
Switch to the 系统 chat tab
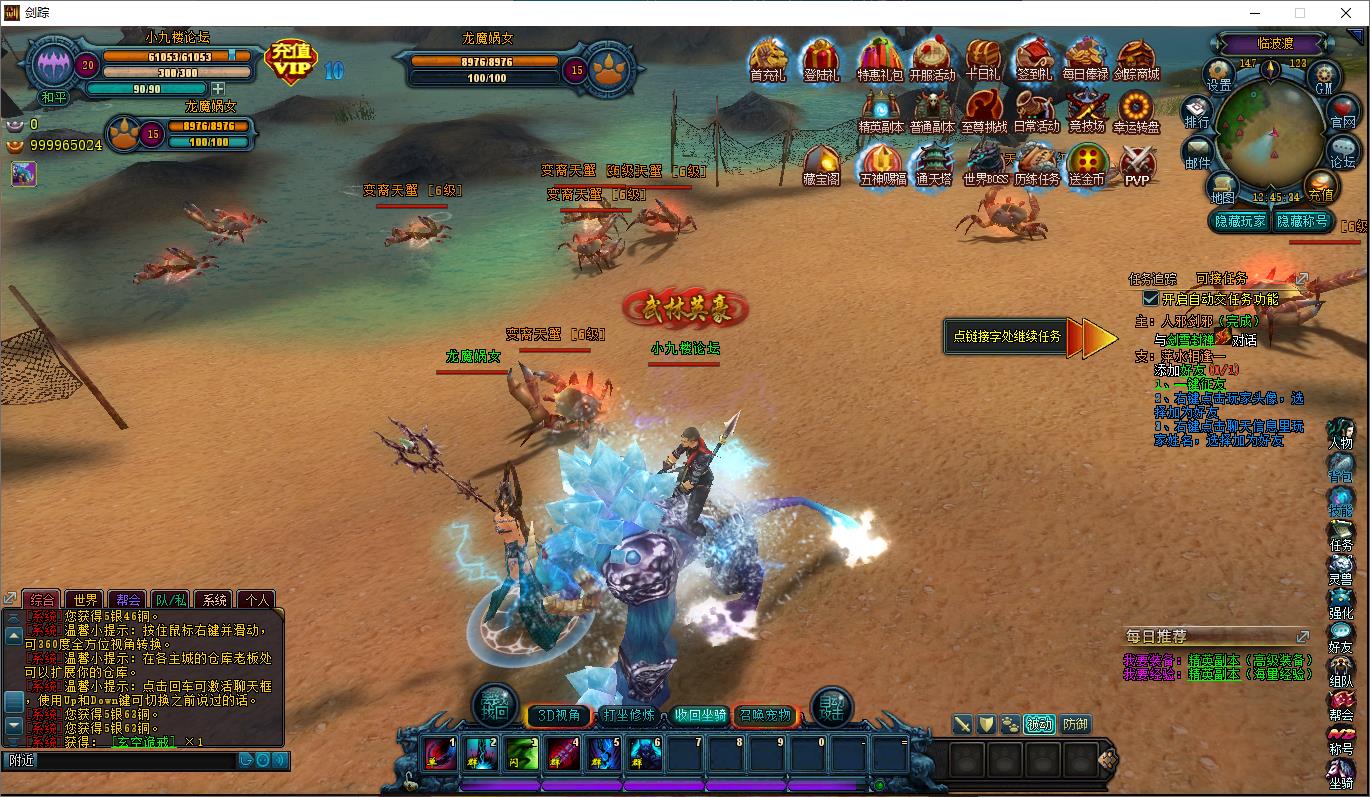coord(215,600)
